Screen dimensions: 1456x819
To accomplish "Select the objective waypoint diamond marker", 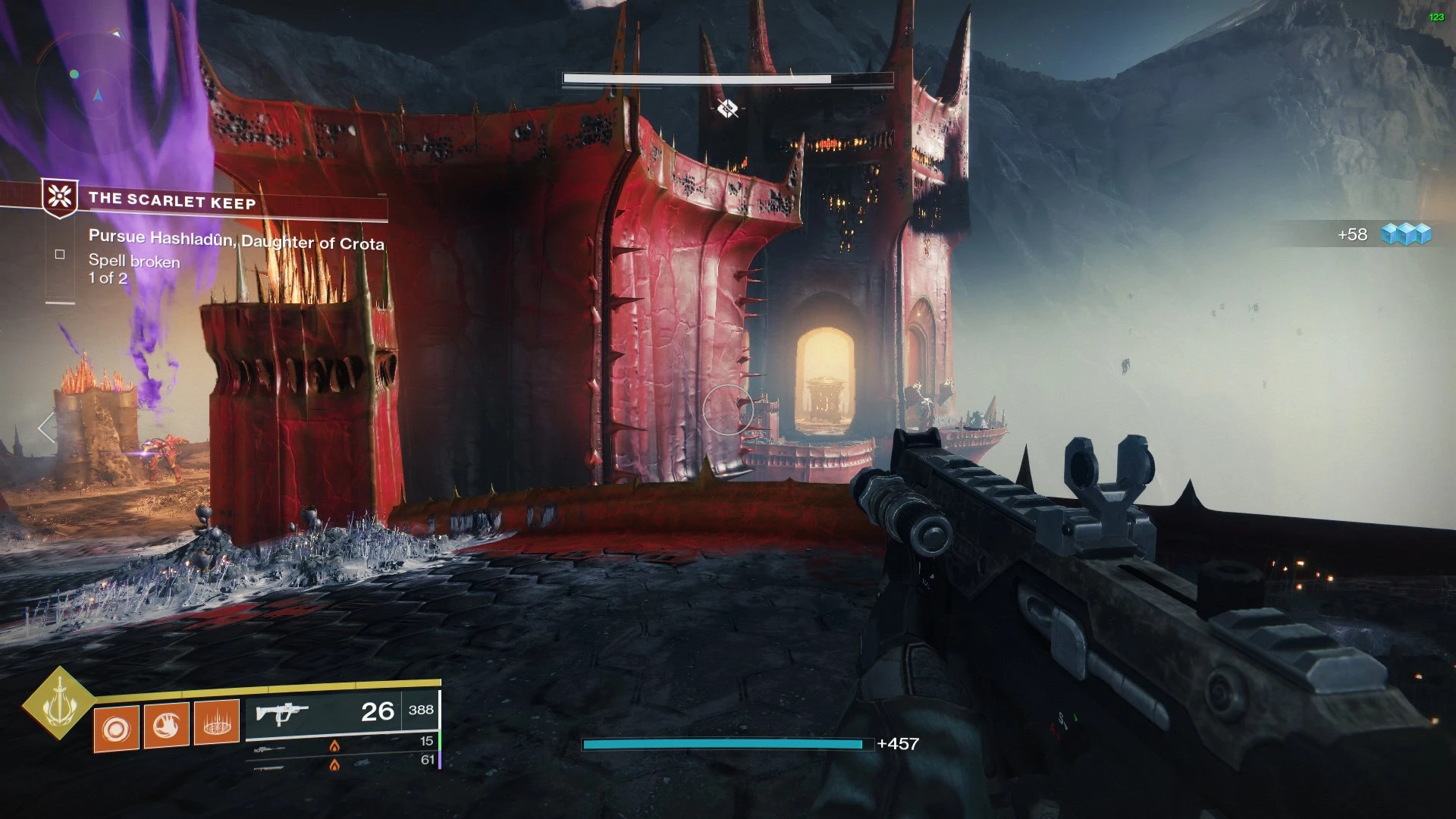I will (727, 108).
